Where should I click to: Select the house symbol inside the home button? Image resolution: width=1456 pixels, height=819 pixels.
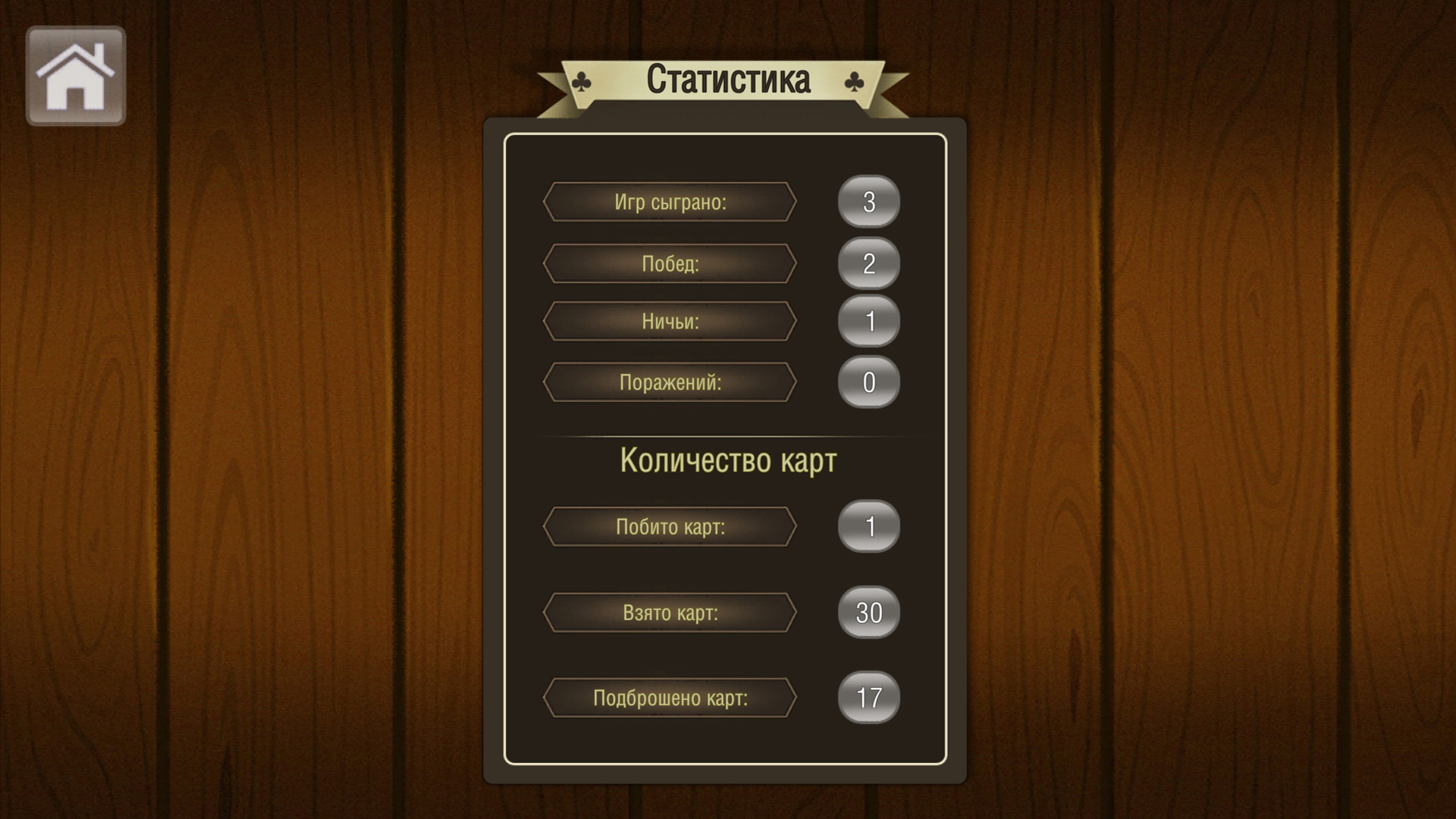coord(75,75)
